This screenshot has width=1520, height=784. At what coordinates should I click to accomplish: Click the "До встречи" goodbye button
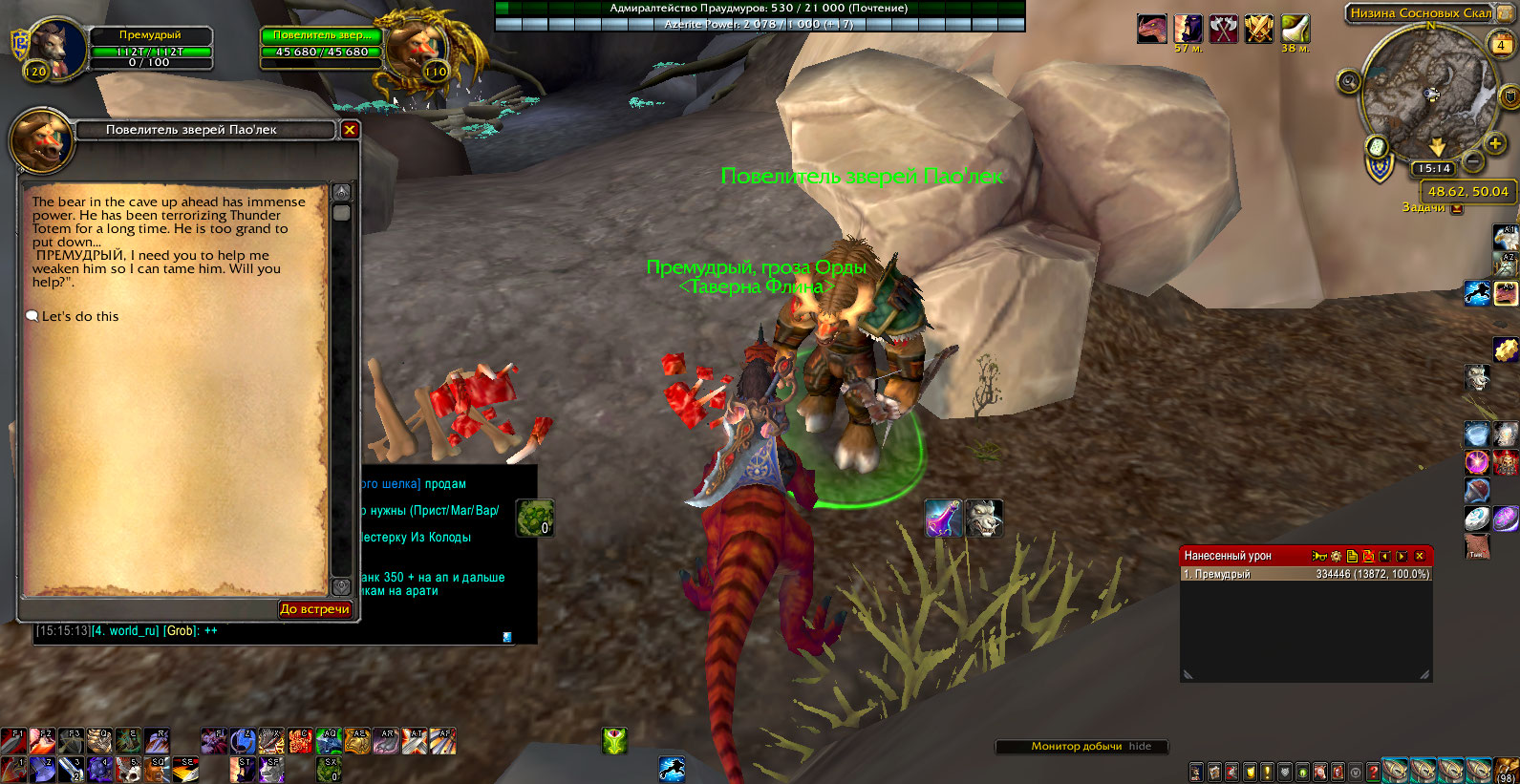point(314,609)
